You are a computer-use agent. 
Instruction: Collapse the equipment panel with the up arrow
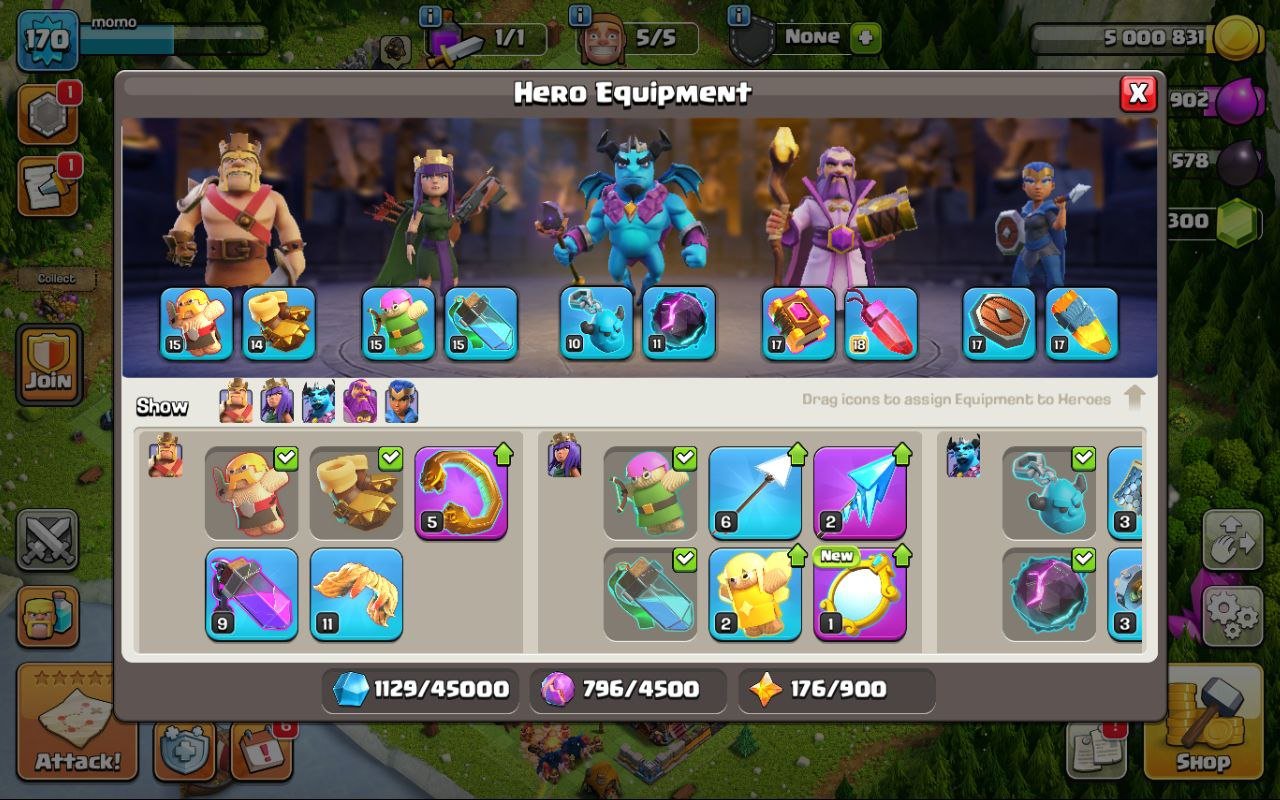(x=1136, y=397)
